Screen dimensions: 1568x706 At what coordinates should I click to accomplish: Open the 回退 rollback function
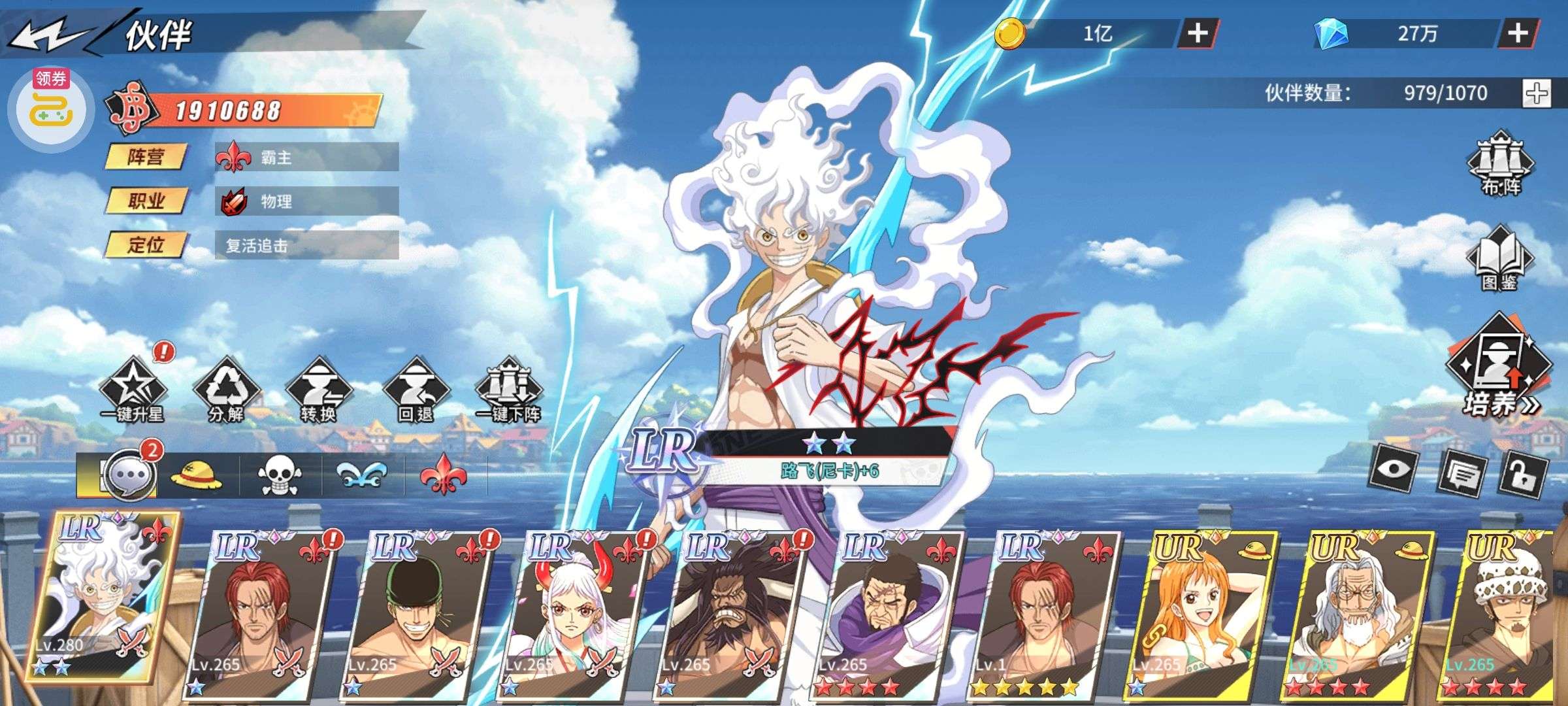click(416, 390)
